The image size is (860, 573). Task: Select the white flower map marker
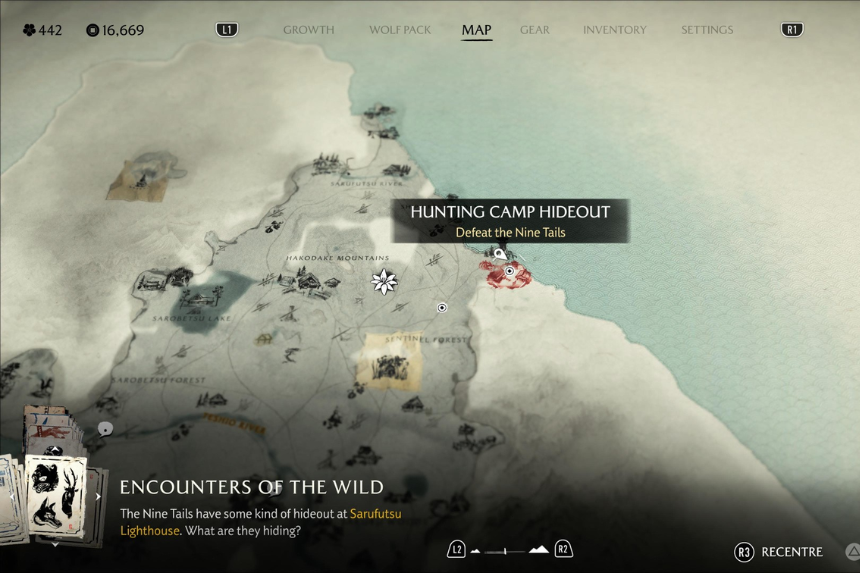384,282
